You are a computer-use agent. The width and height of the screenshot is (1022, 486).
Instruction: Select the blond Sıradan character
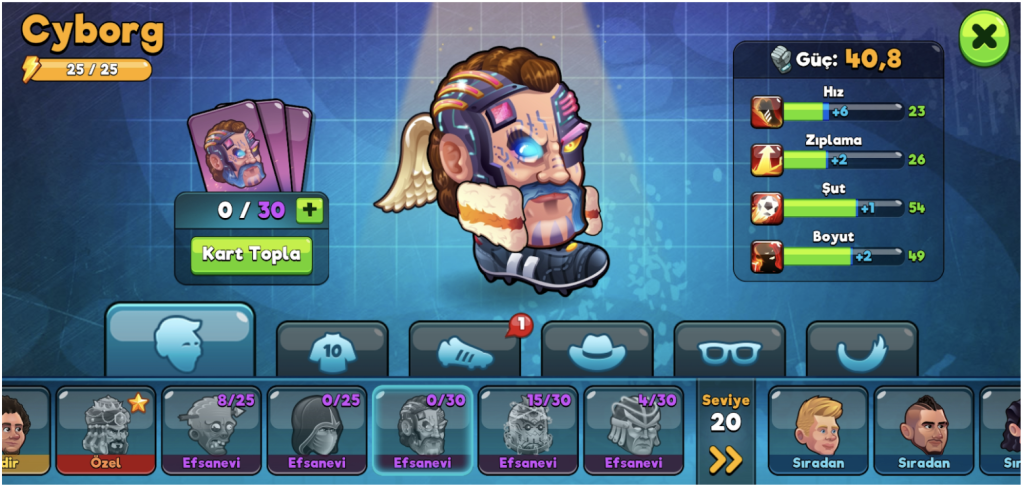(817, 430)
